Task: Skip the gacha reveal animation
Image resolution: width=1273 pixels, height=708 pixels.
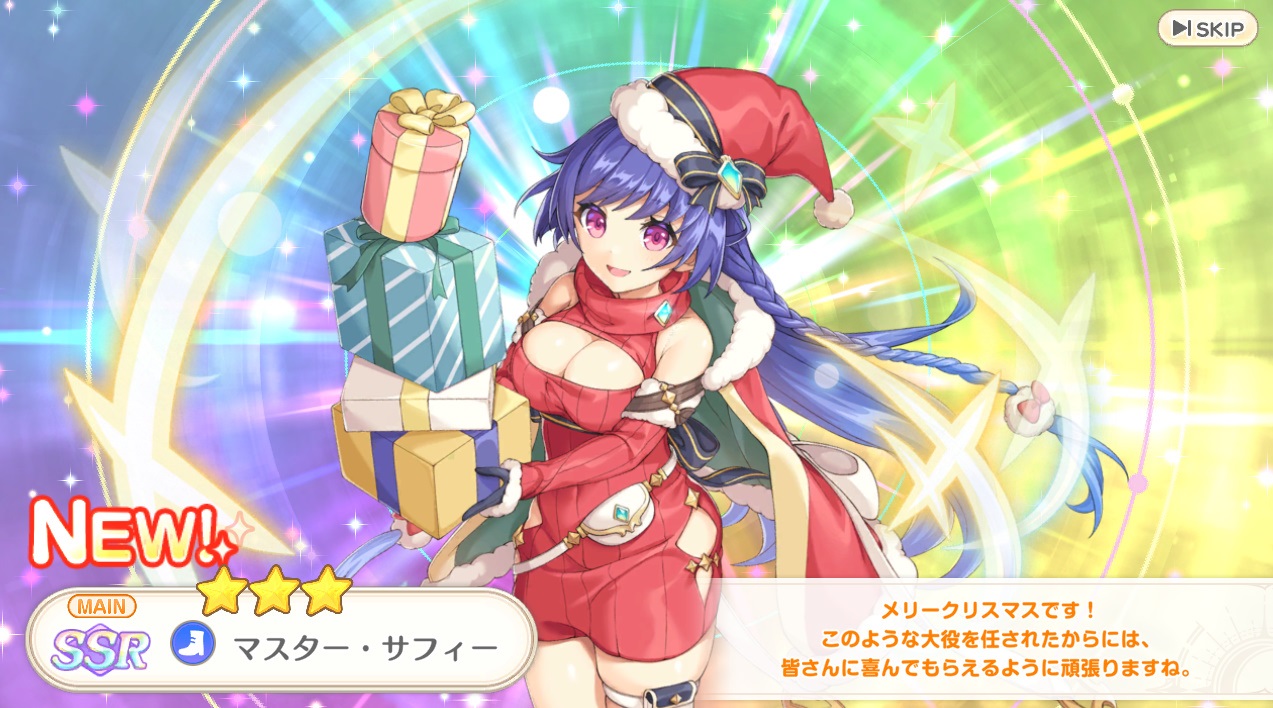Action: point(1207,29)
